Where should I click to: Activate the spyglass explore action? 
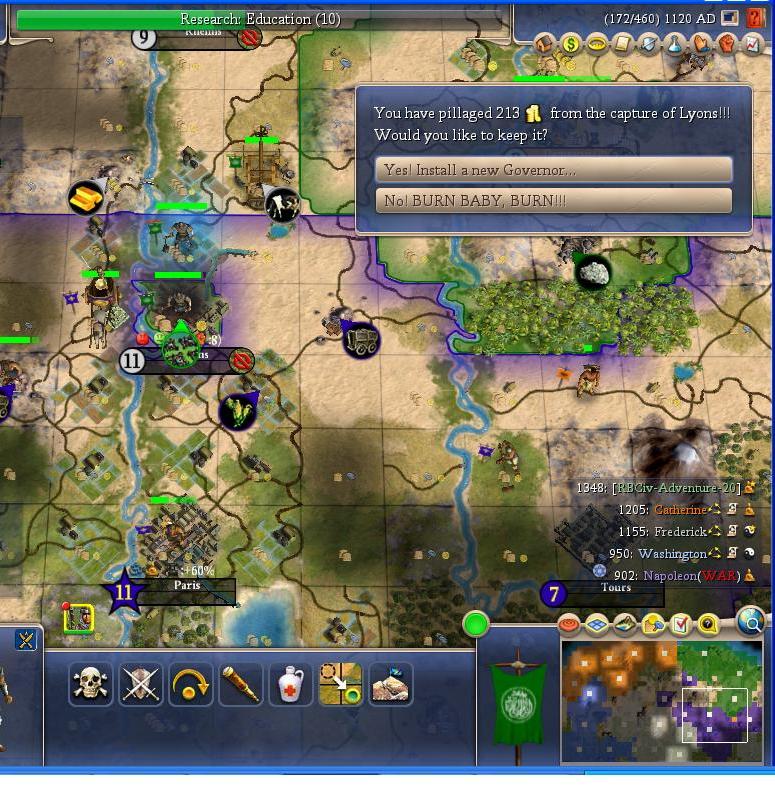point(240,685)
